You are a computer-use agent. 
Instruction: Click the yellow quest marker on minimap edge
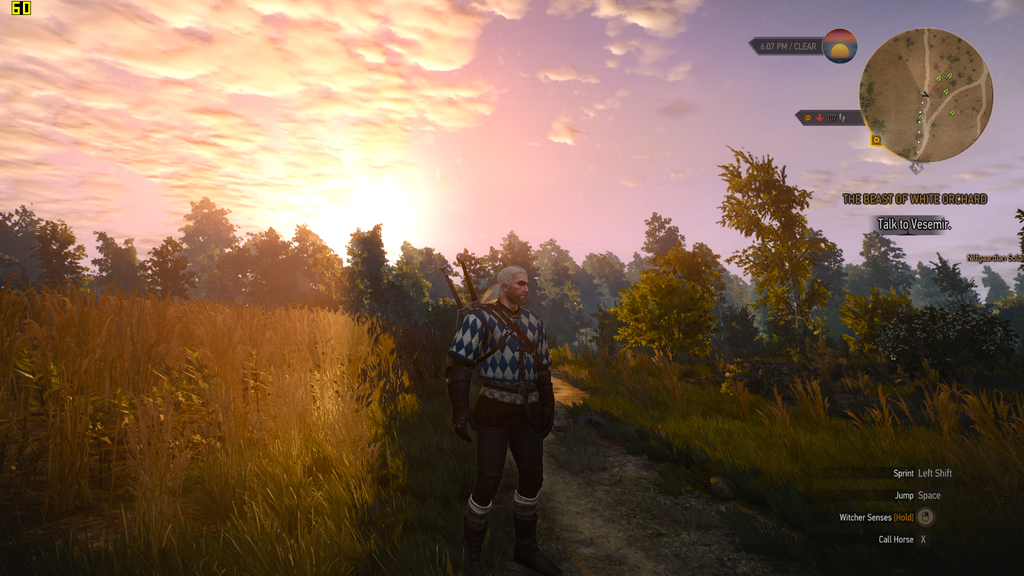tap(876, 140)
